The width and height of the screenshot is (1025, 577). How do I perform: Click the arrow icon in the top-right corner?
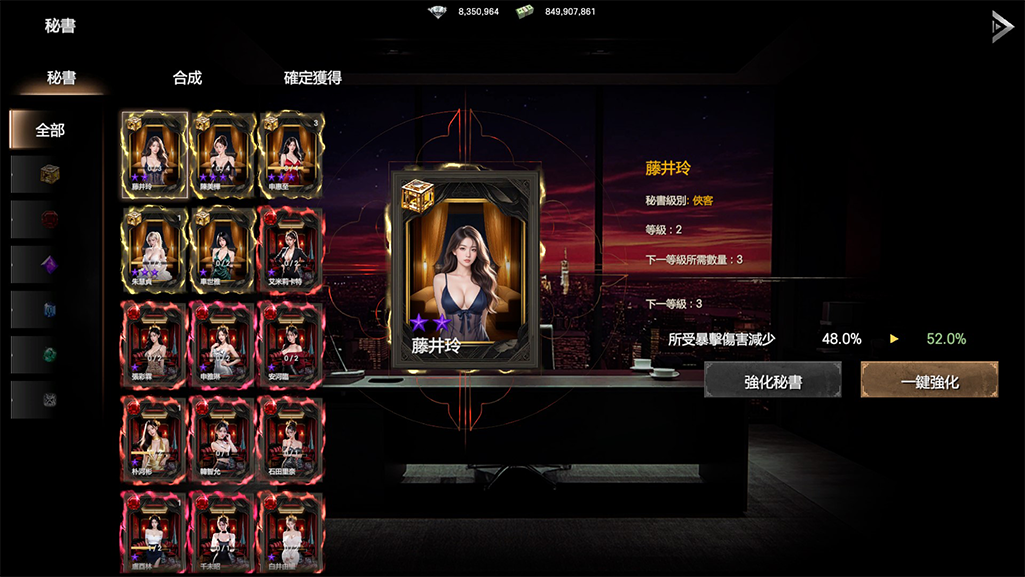coord(1001,26)
